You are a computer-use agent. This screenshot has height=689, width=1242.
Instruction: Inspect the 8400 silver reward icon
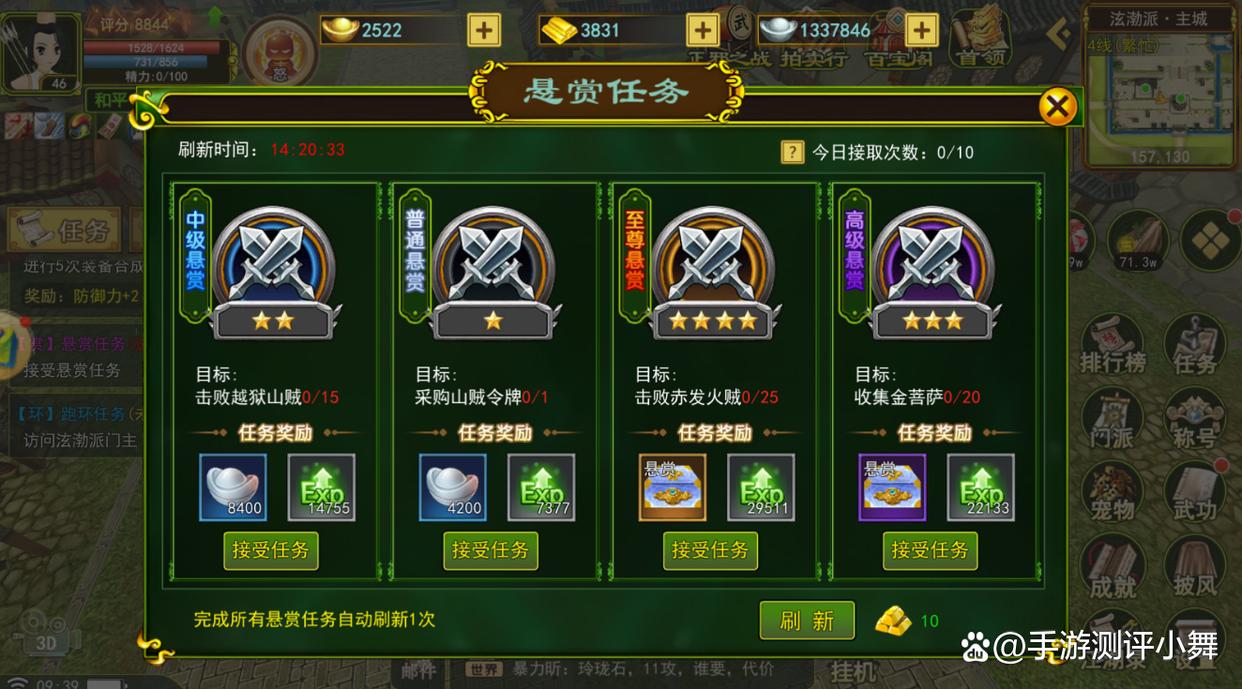(x=233, y=487)
